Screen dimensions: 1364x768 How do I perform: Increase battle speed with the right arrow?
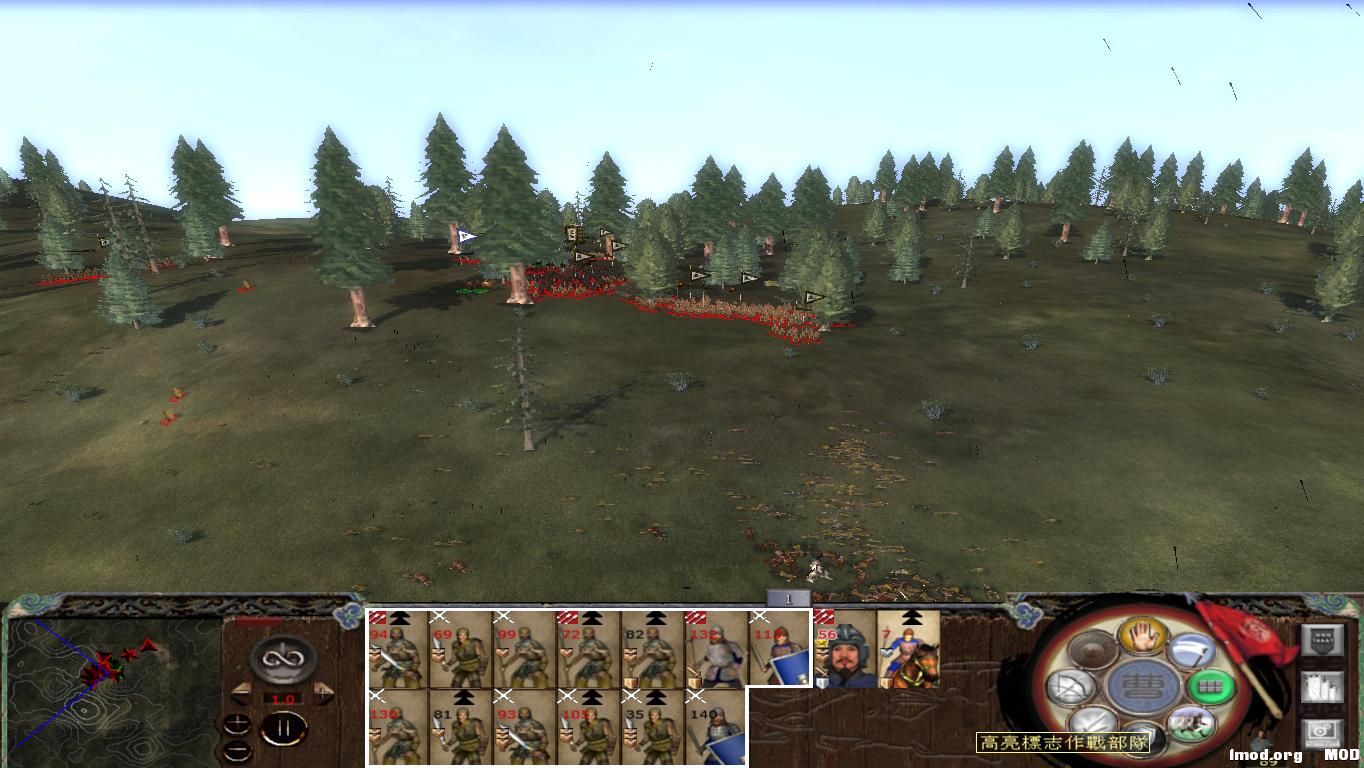[x=321, y=693]
